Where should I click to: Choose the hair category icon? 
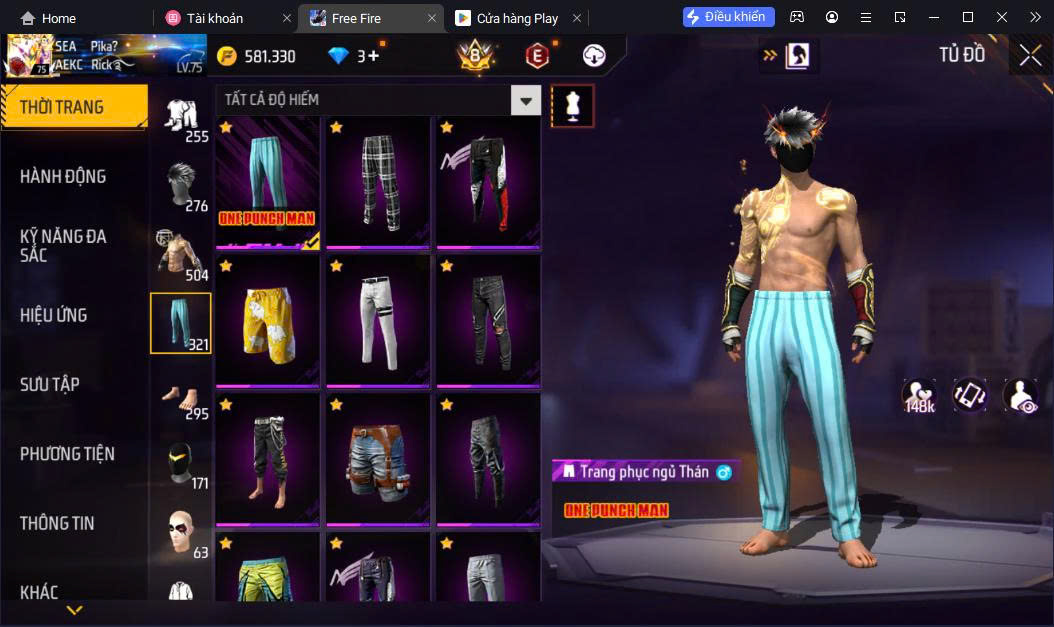point(181,186)
